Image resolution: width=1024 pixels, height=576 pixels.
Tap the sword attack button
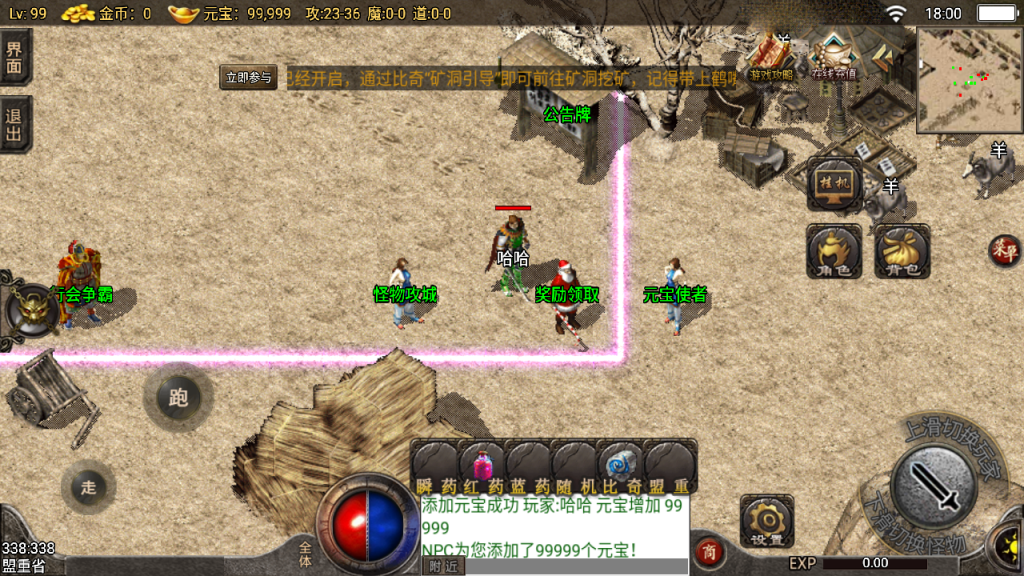[x=934, y=489]
